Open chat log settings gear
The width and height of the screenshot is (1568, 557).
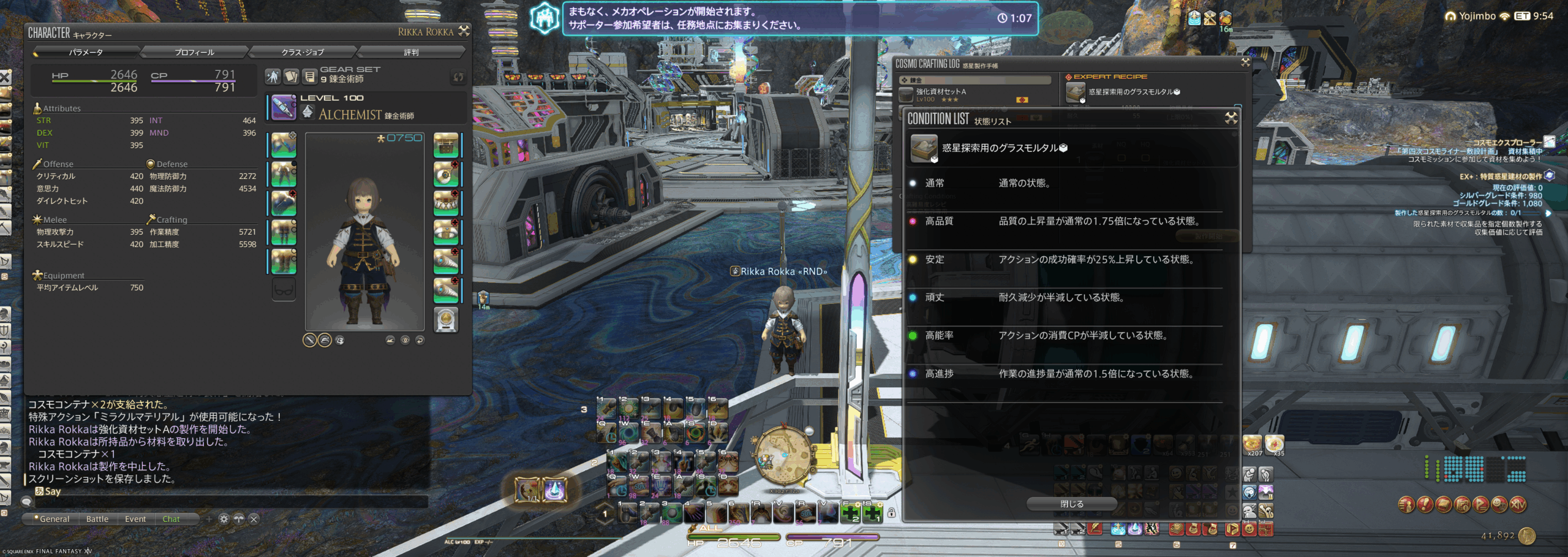(224, 519)
